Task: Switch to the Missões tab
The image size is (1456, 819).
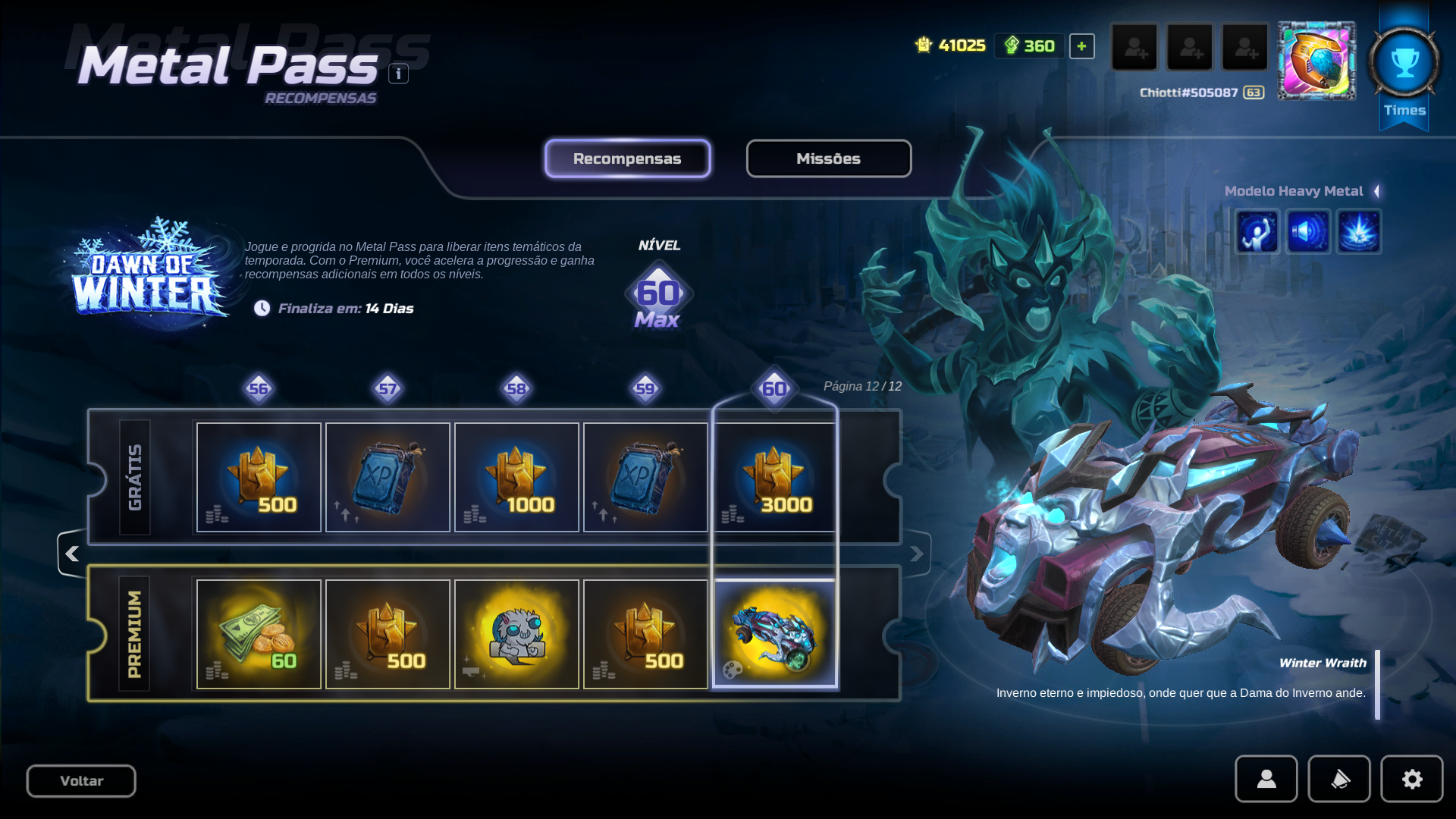Action: 828,158
